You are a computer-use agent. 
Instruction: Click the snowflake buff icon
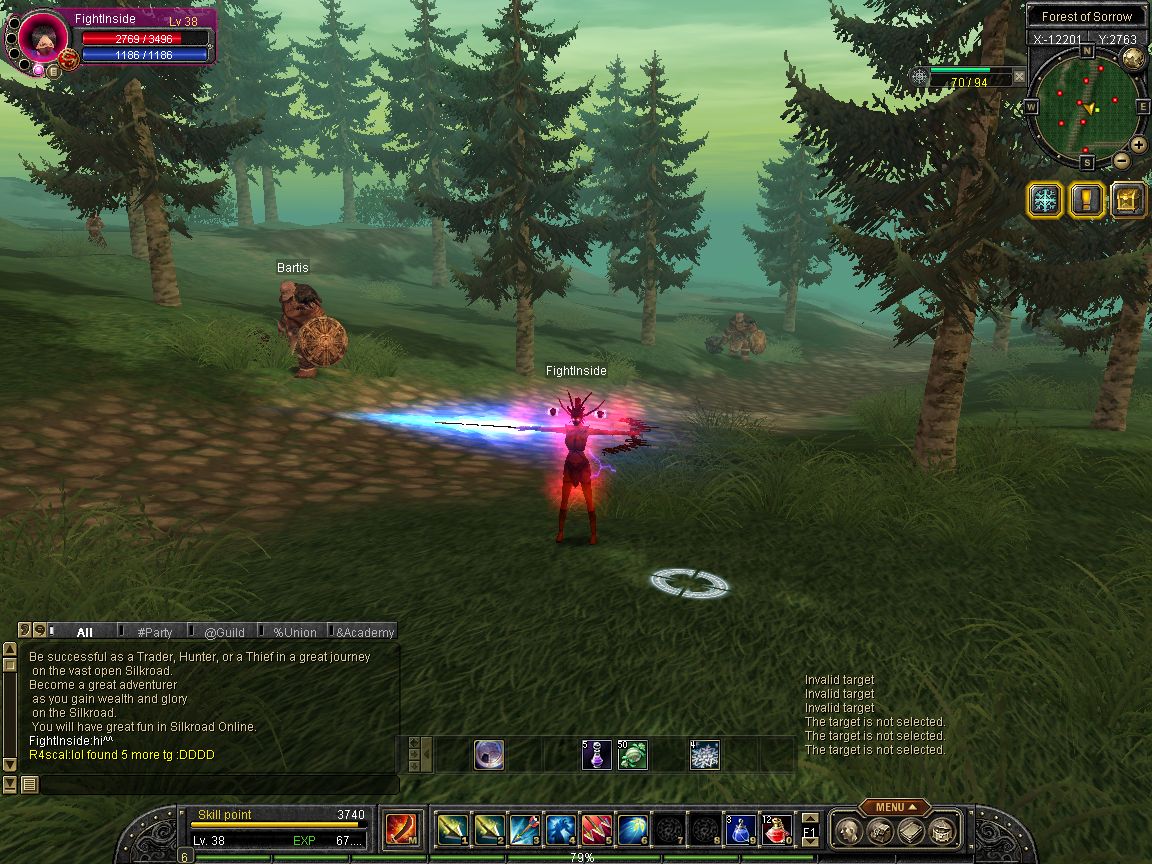(x=1045, y=200)
